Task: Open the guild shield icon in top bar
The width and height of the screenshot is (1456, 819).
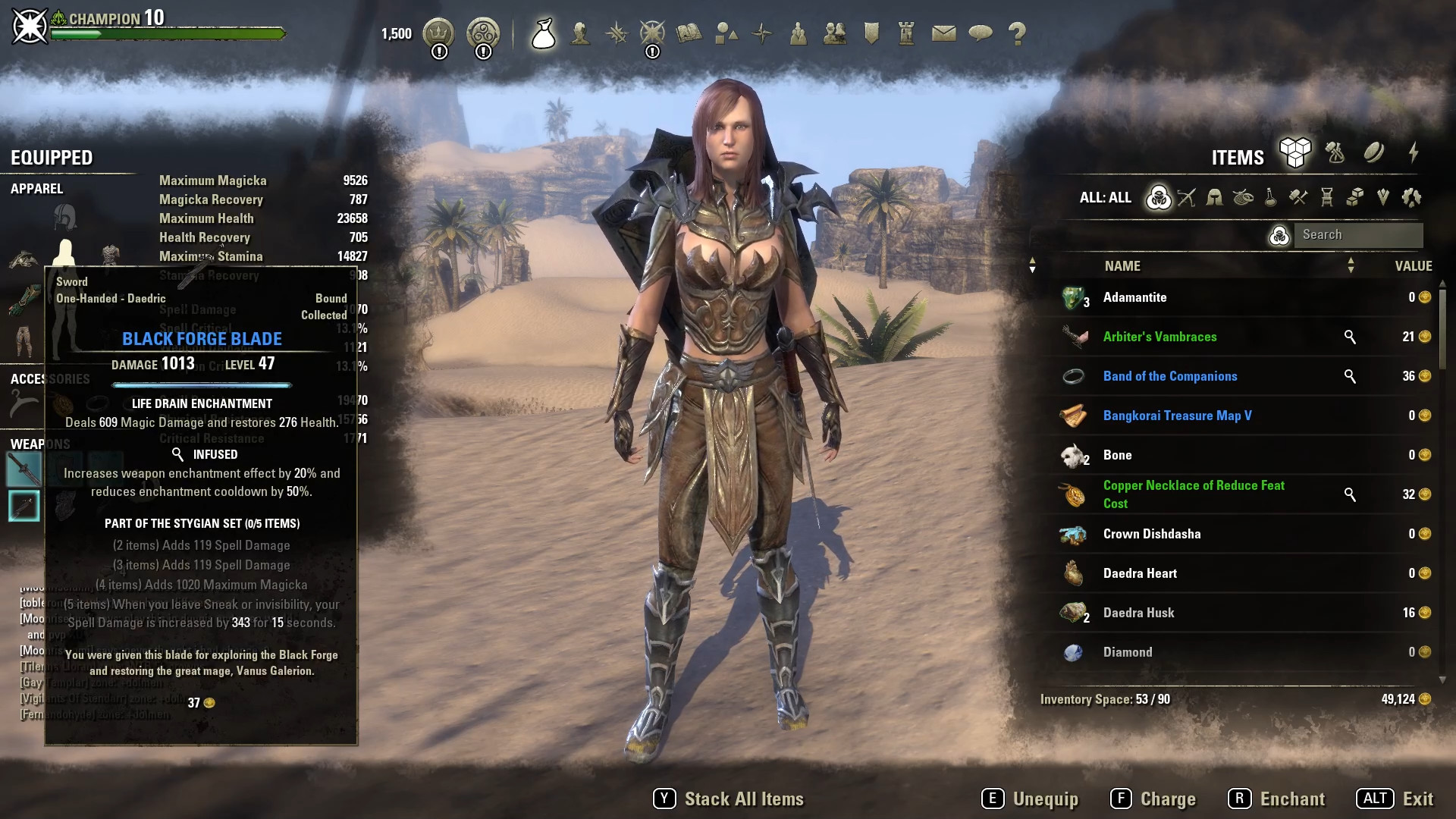Action: (871, 33)
